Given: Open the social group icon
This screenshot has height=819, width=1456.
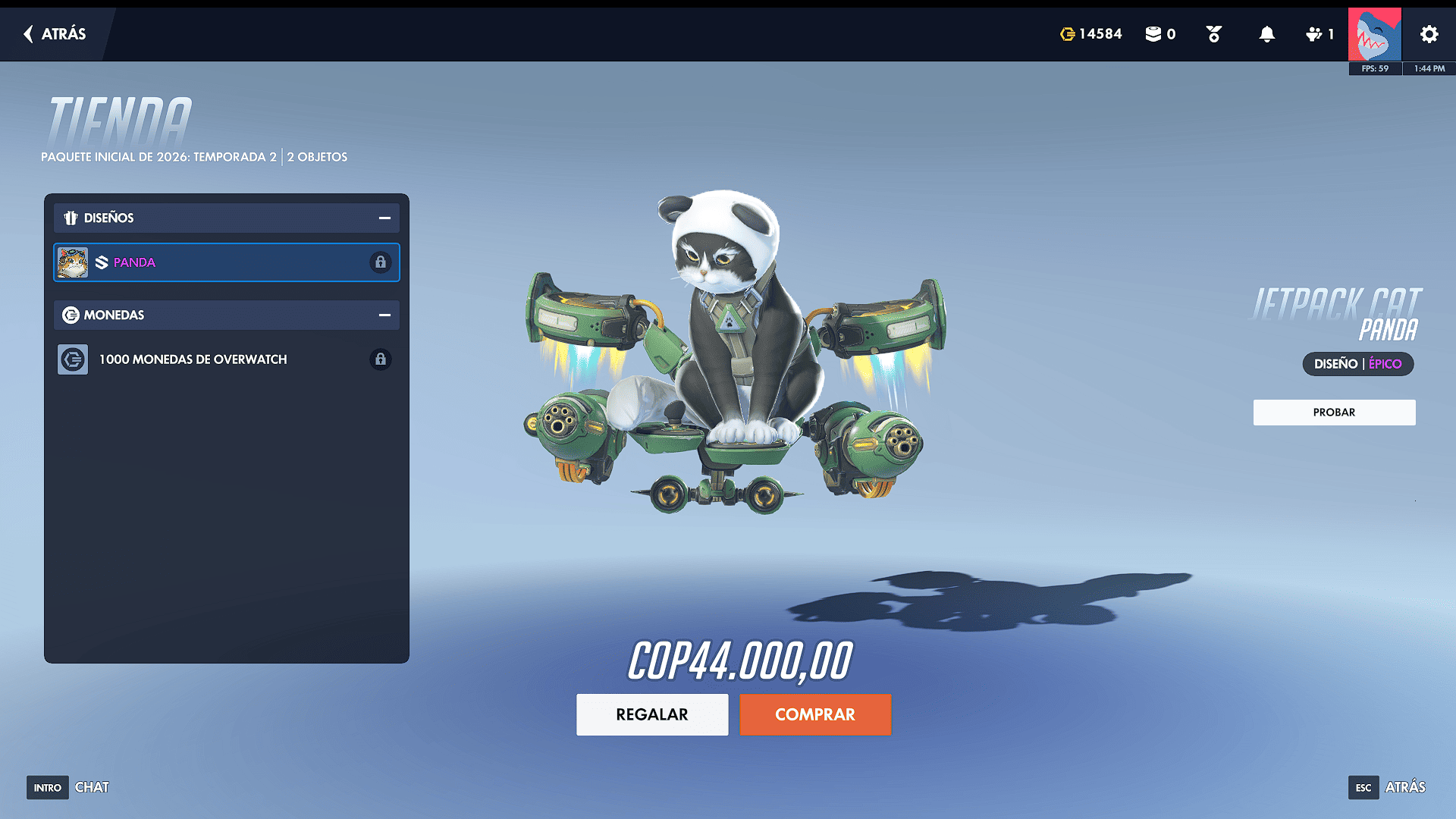Looking at the screenshot, I should (x=1319, y=34).
